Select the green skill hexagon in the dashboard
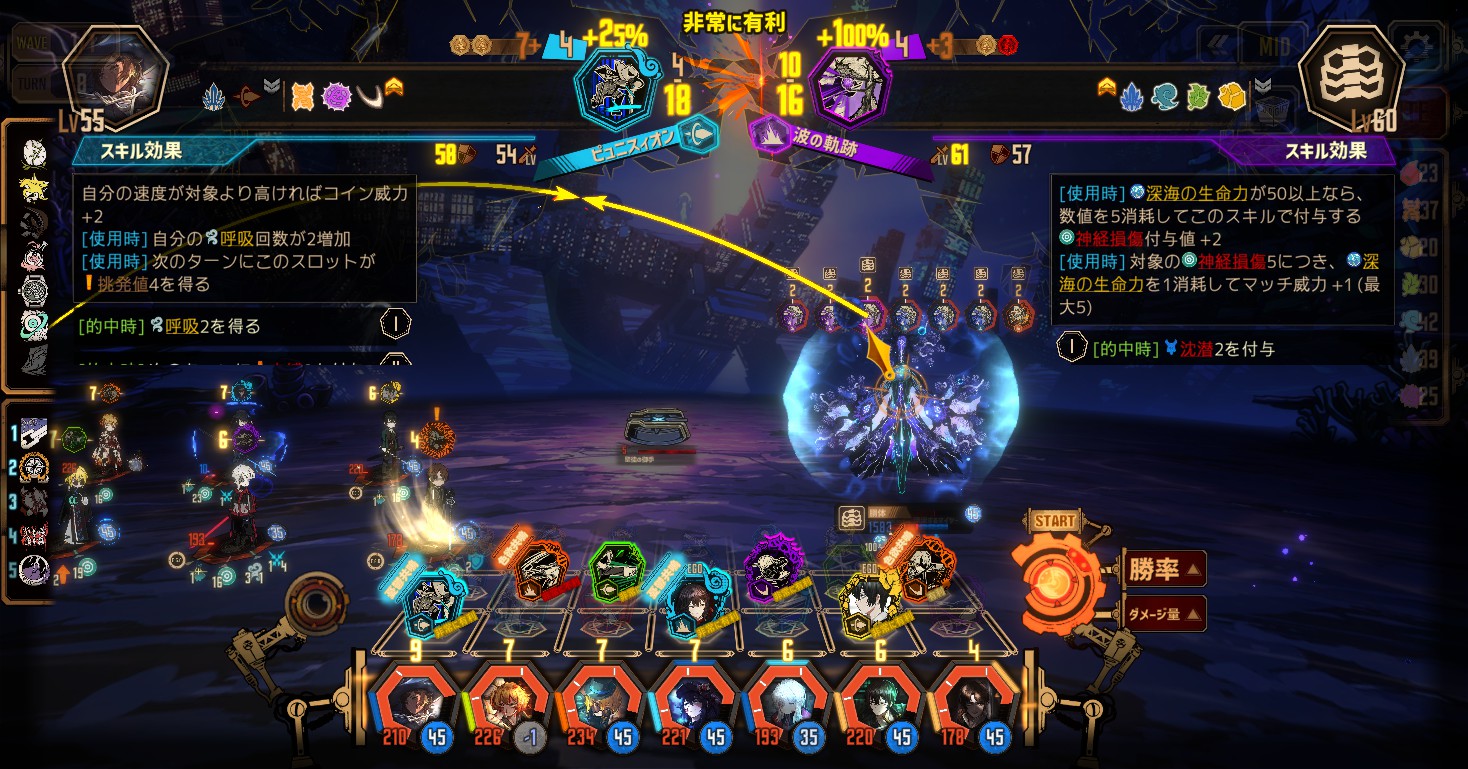The width and height of the screenshot is (1468, 769). (x=610, y=570)
